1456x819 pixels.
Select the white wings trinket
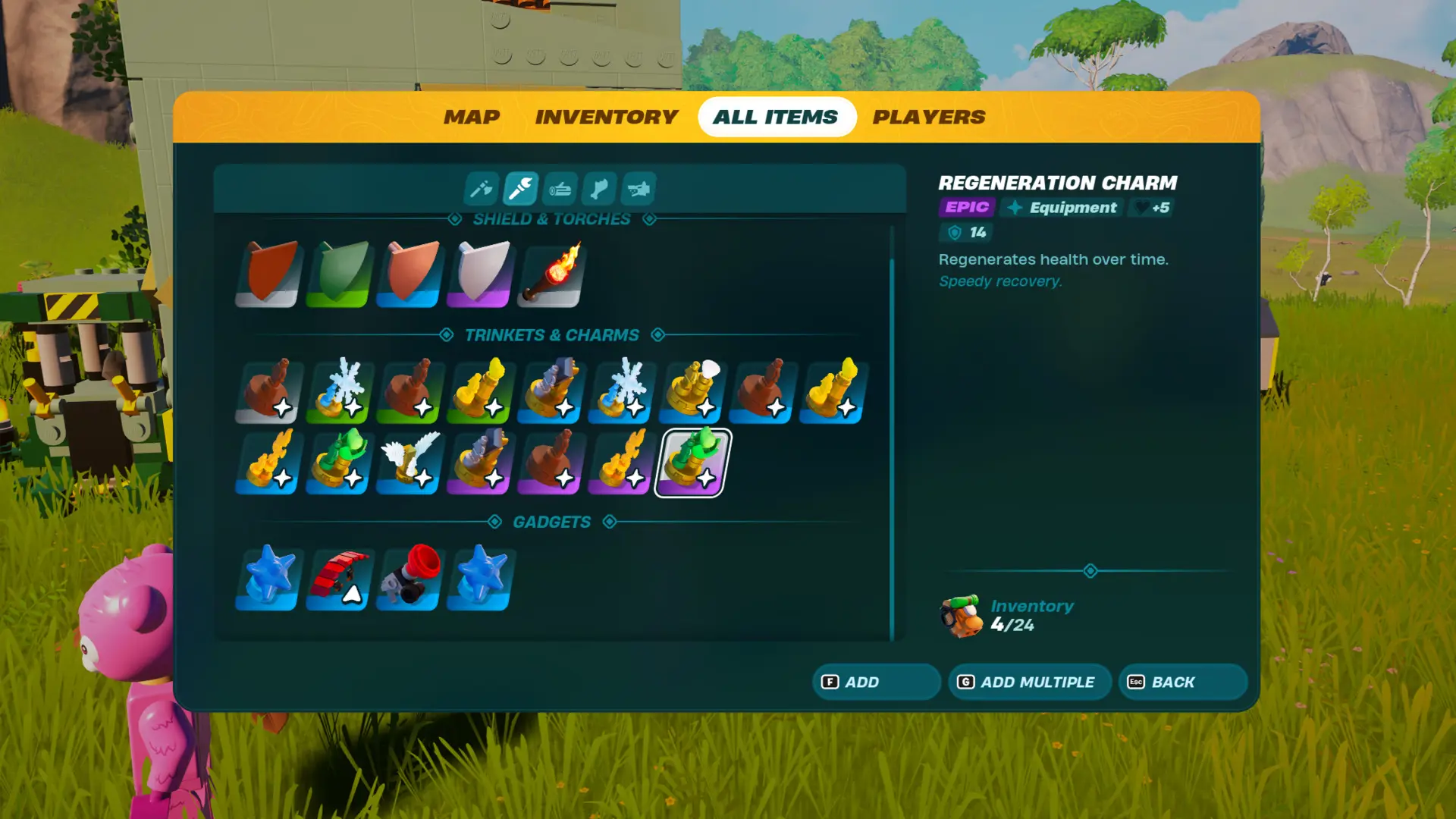click(x=408, y=461)
